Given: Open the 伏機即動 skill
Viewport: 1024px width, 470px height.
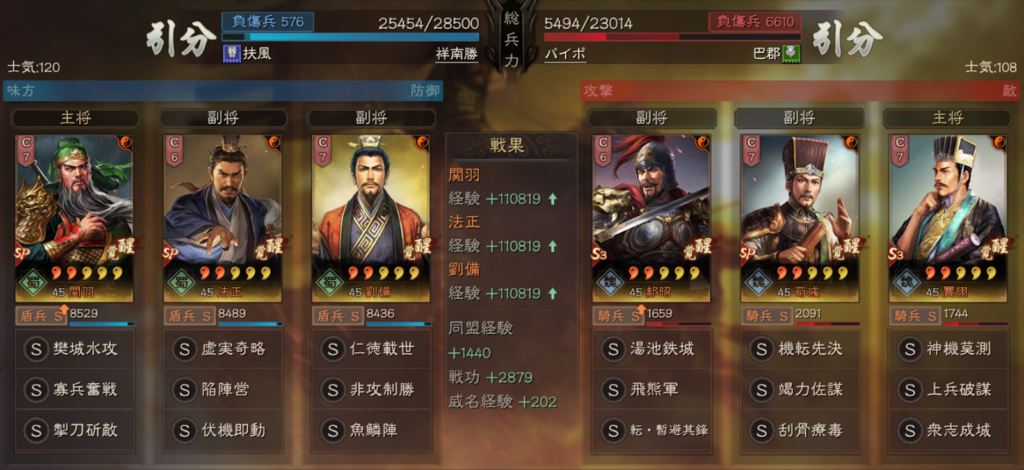Looking at the screenshot, I should [x=222, y=431].
